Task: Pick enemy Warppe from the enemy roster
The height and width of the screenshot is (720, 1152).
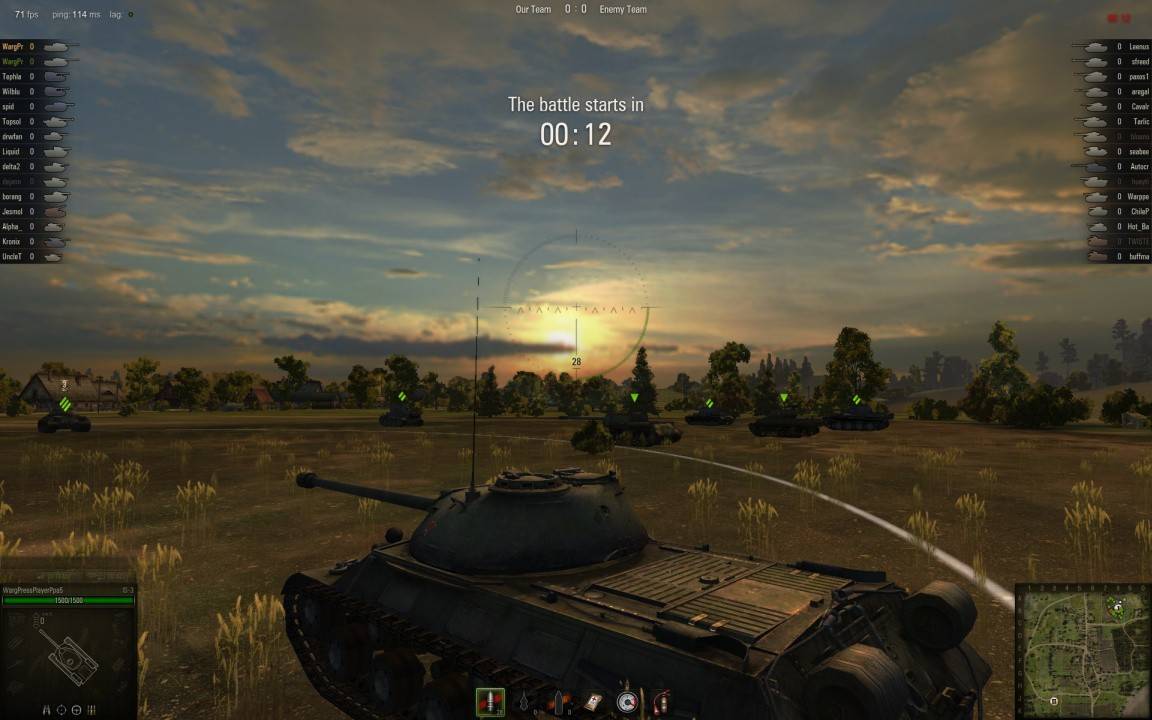Action: (x=1138, y=196)
